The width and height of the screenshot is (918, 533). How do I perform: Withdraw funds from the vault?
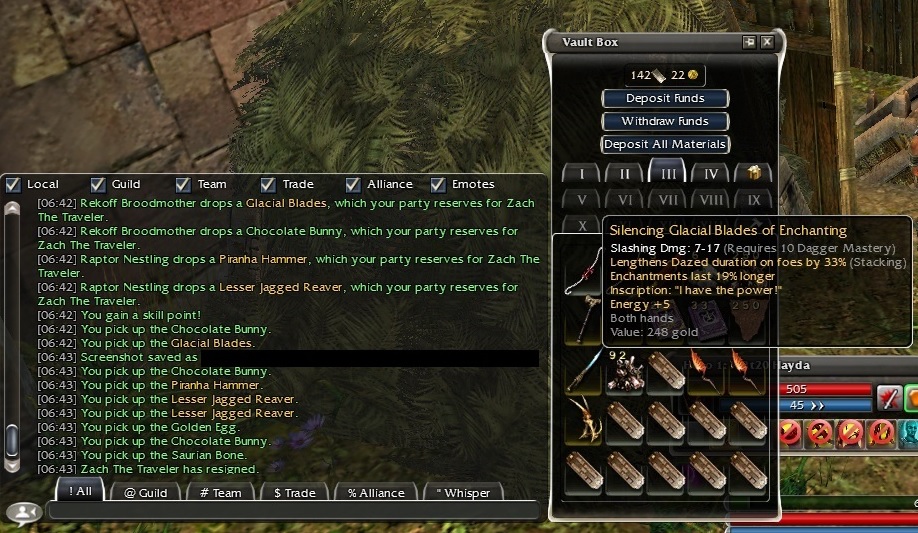(665, 121)
